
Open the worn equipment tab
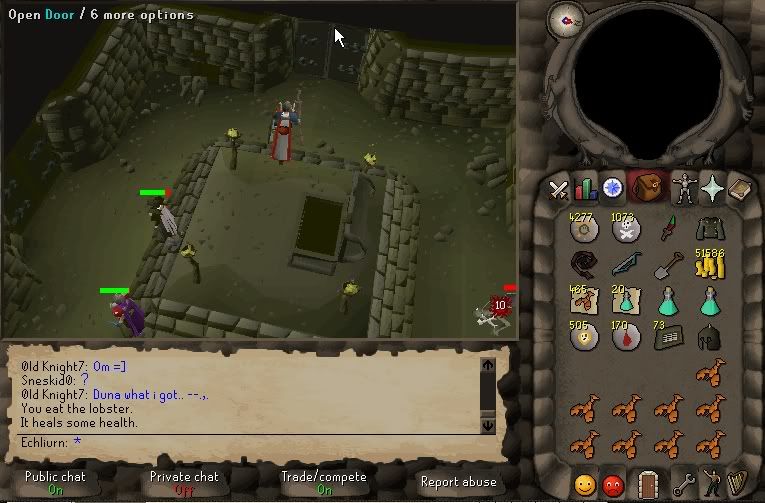coord(684,188)
